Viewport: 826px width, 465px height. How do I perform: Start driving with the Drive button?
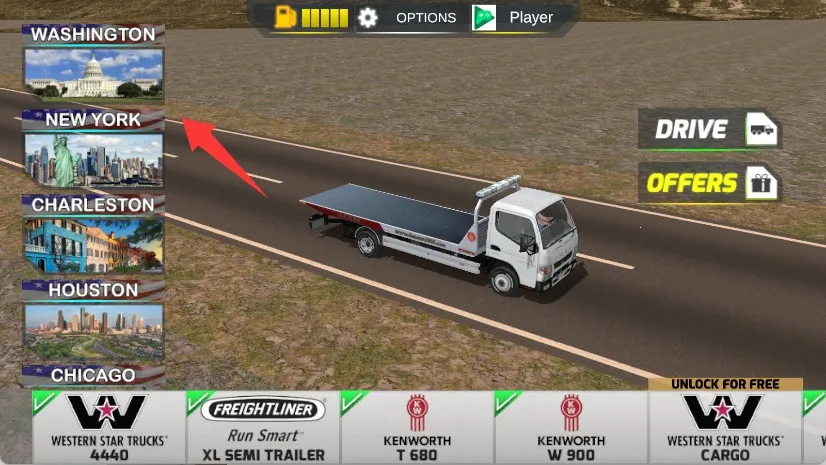click(x=709, y=129)
